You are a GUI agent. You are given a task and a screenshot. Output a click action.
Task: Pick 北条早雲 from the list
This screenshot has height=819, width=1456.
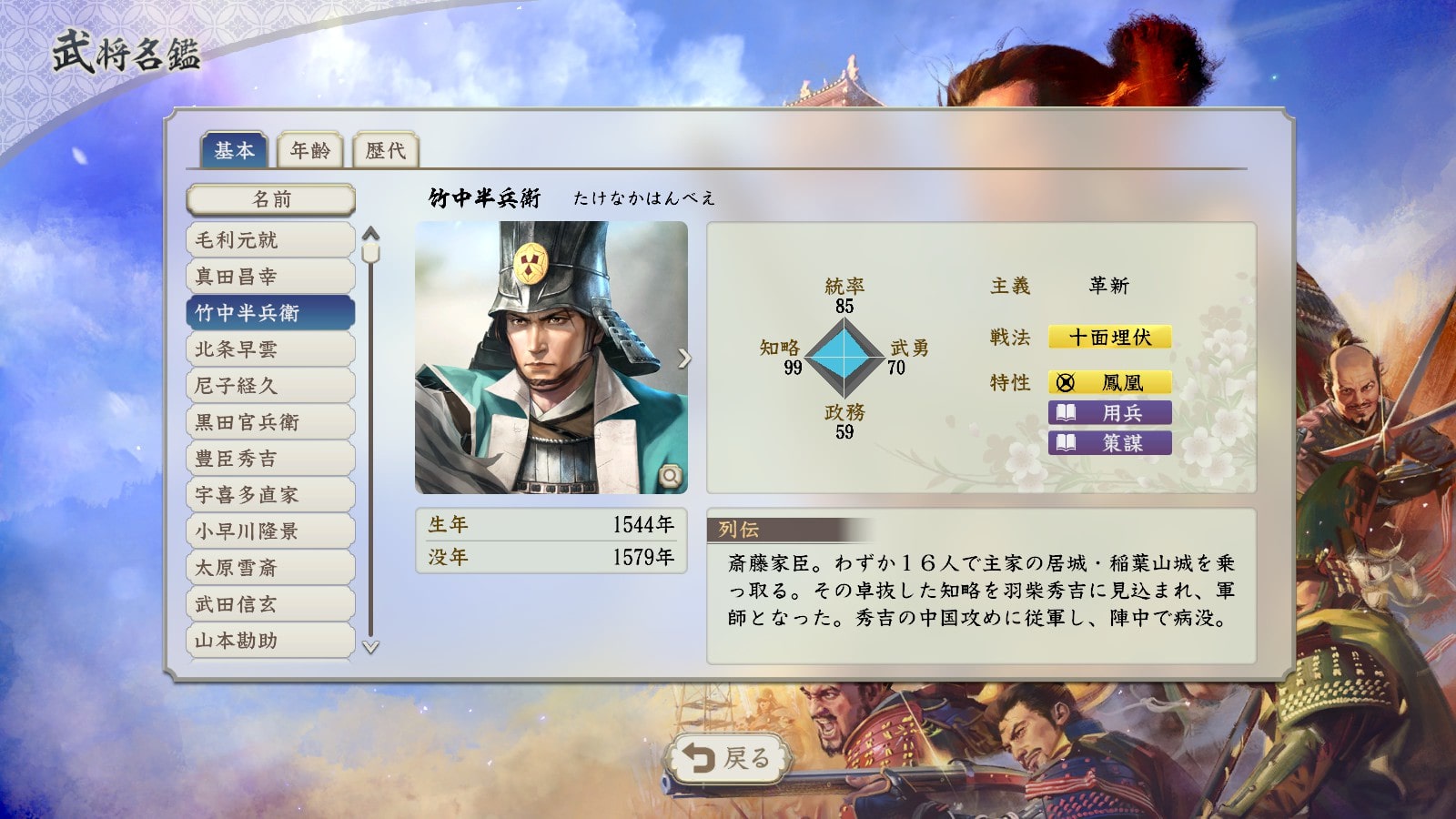(270, 349)
